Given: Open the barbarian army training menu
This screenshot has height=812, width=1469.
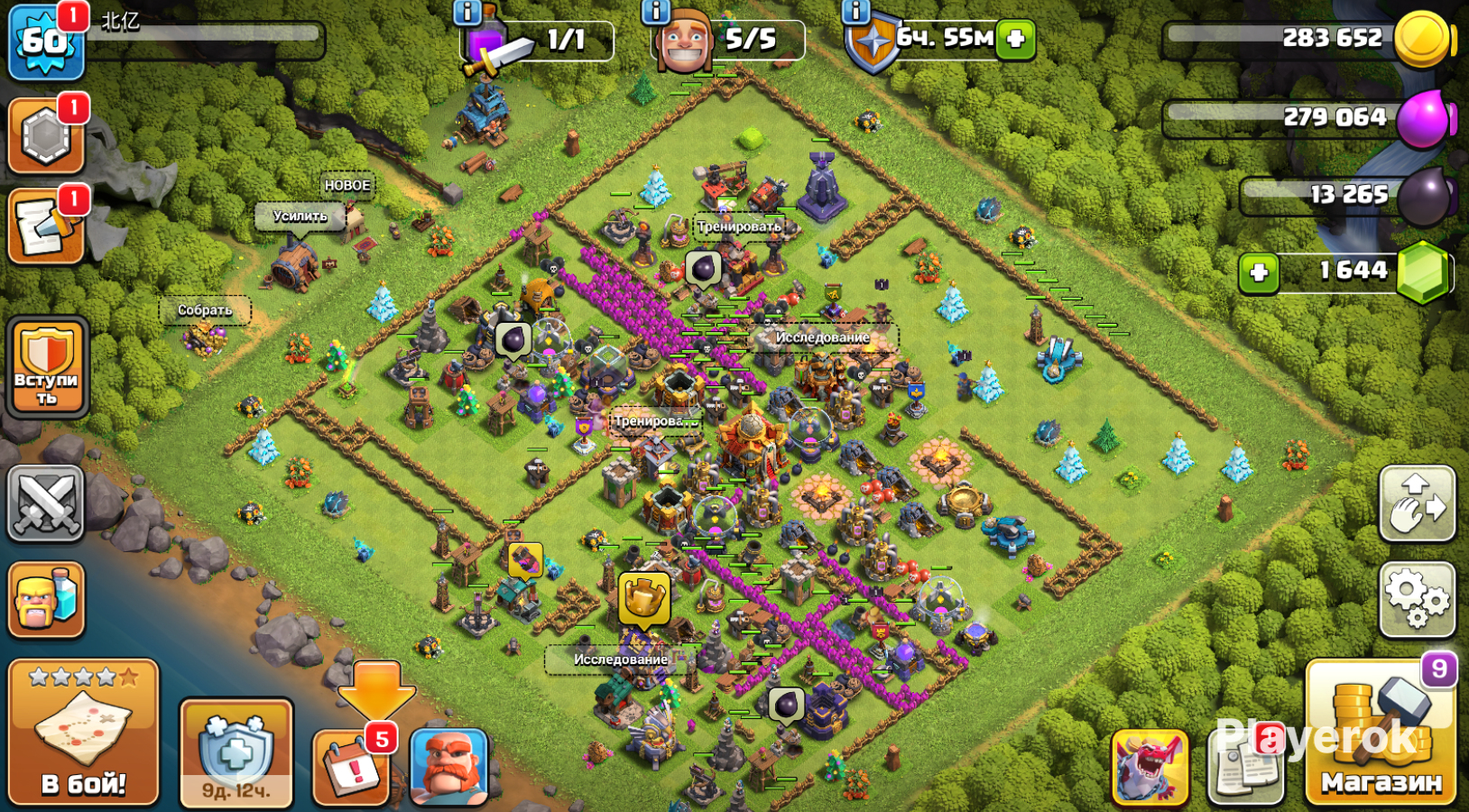Looking at the screenshot, I should 46,599.
